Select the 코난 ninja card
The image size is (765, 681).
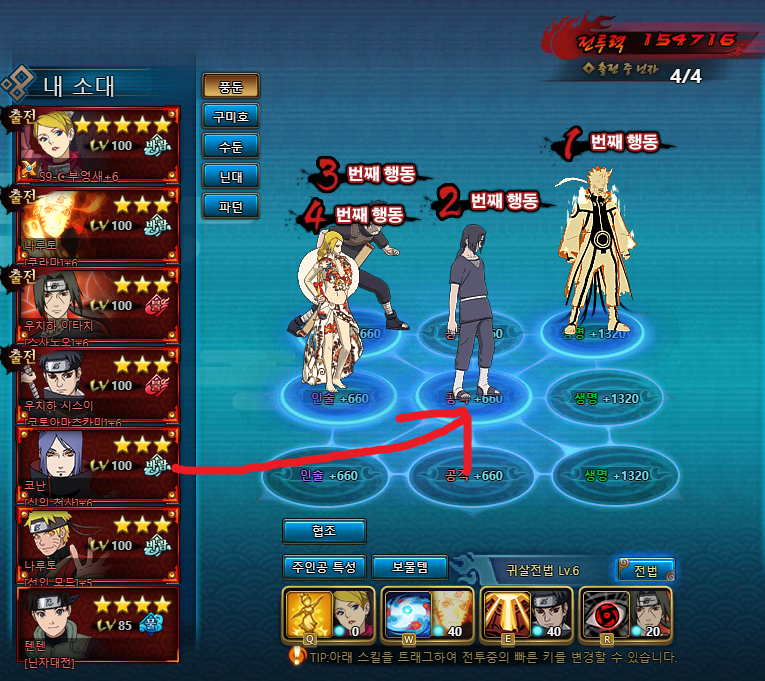(x=98, y=463)
